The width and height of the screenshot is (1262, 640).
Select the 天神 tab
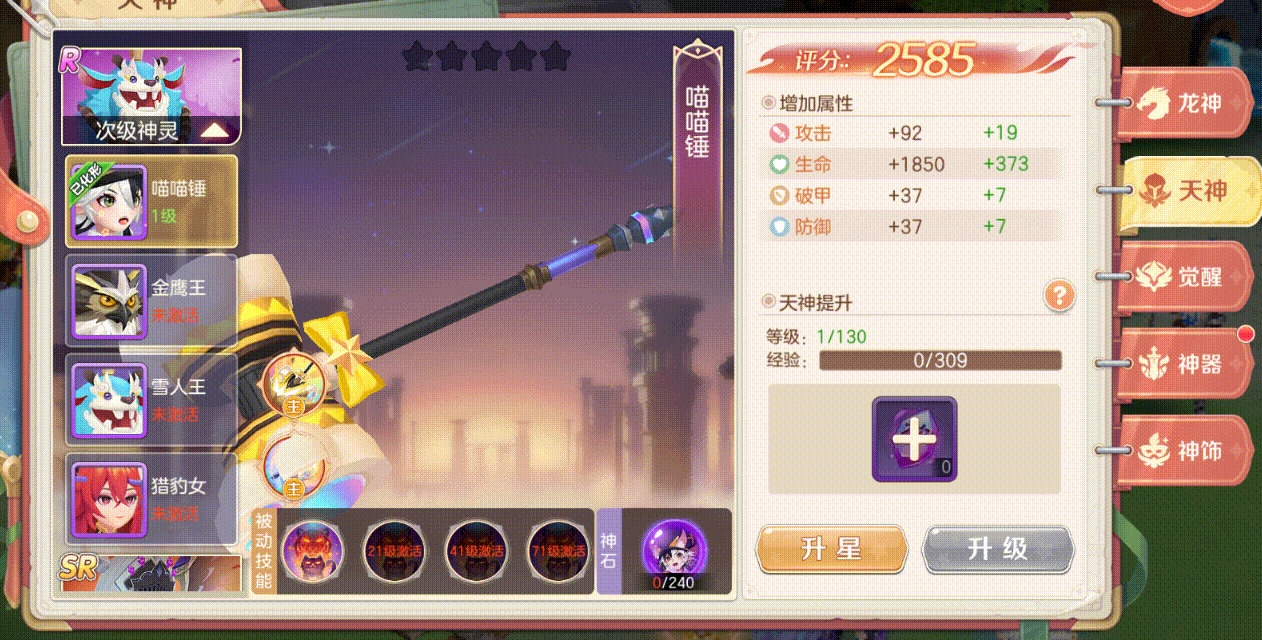[1190, 190]
